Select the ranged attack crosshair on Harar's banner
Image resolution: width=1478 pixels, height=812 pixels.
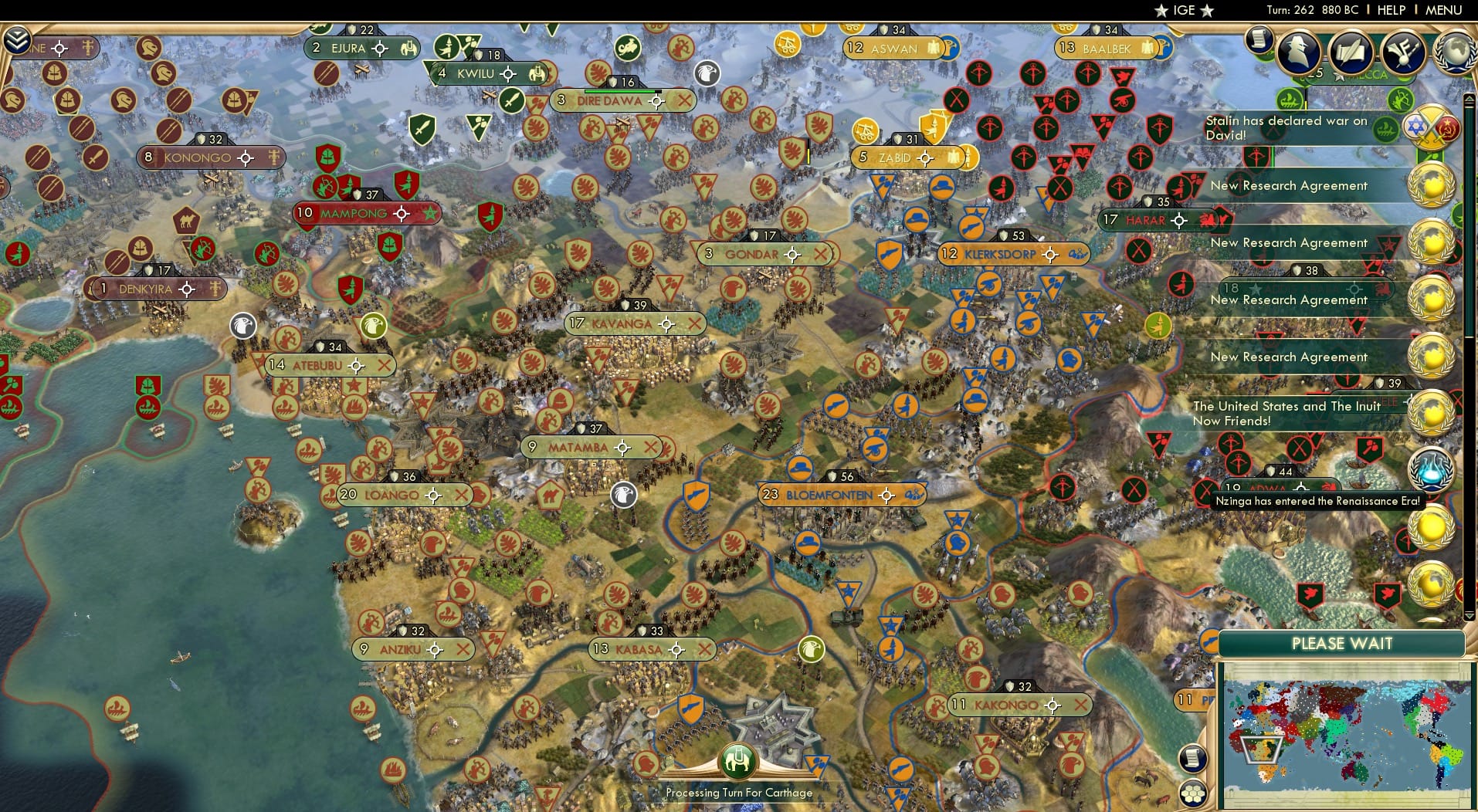click(1178, 220)
